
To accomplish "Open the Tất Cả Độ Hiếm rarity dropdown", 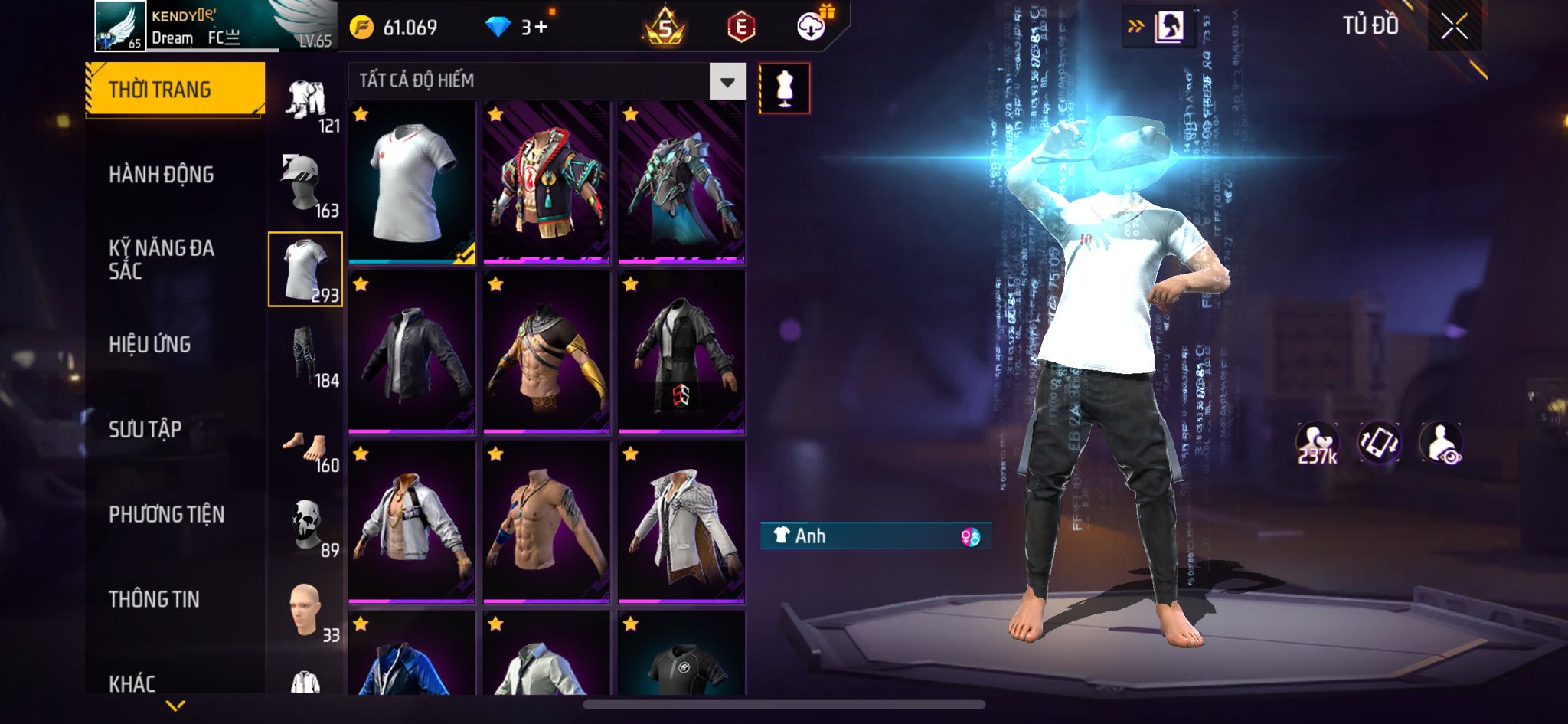I will (x=727, y=81).
